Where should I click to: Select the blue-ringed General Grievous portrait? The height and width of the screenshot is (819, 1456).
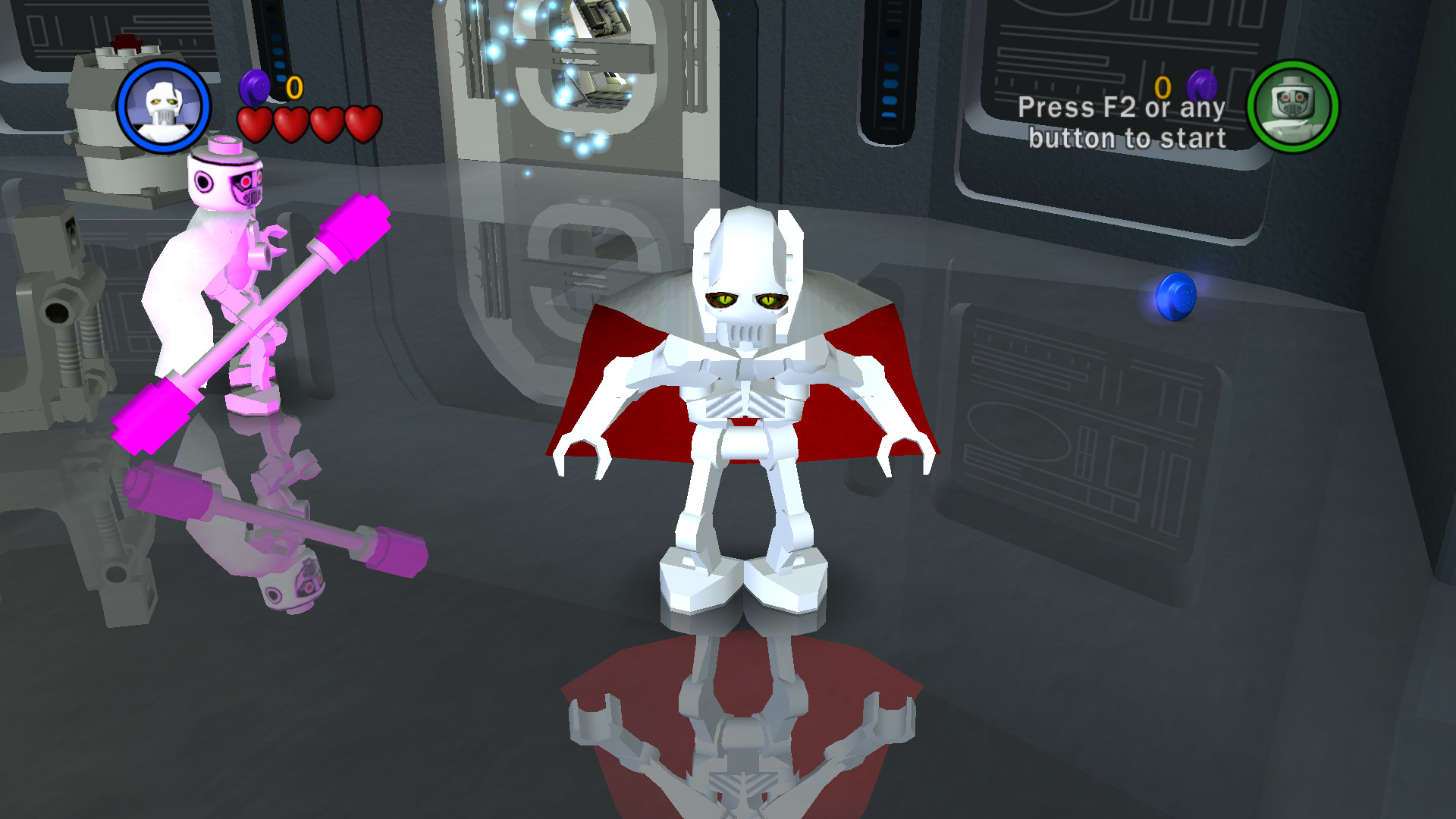click(x=164, y=106)
